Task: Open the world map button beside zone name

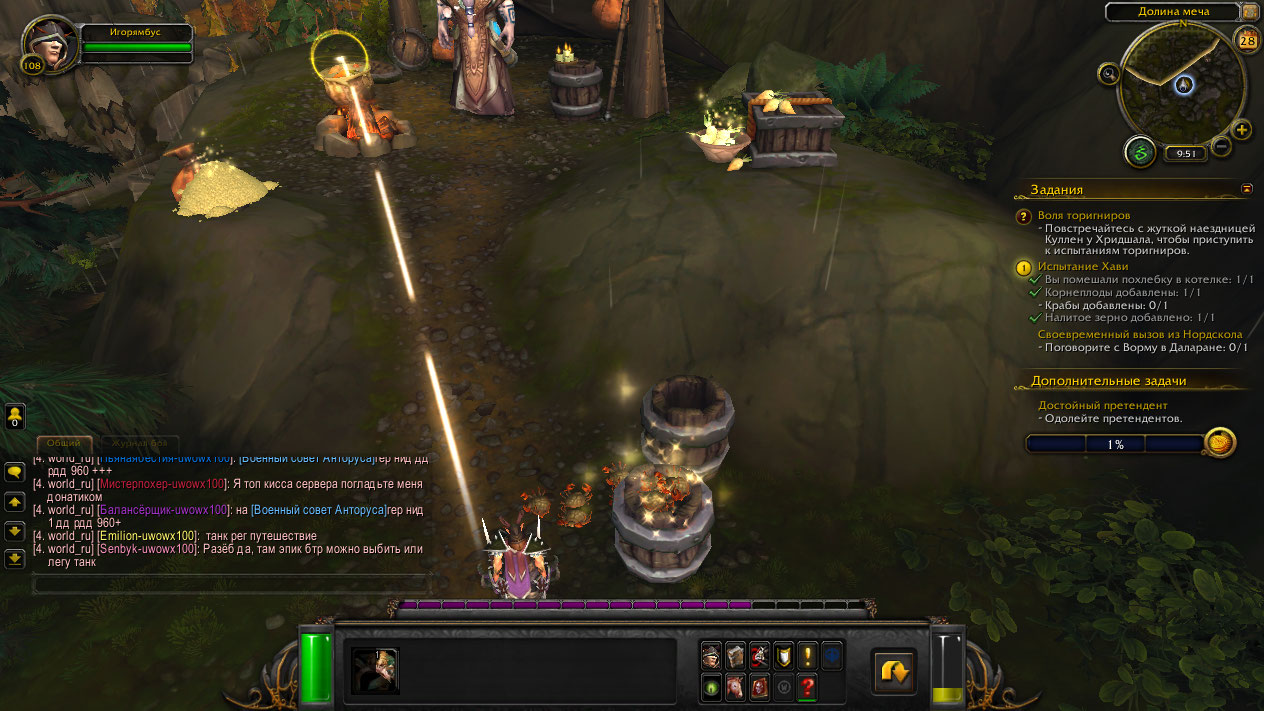Action: tap(1250, 12)
